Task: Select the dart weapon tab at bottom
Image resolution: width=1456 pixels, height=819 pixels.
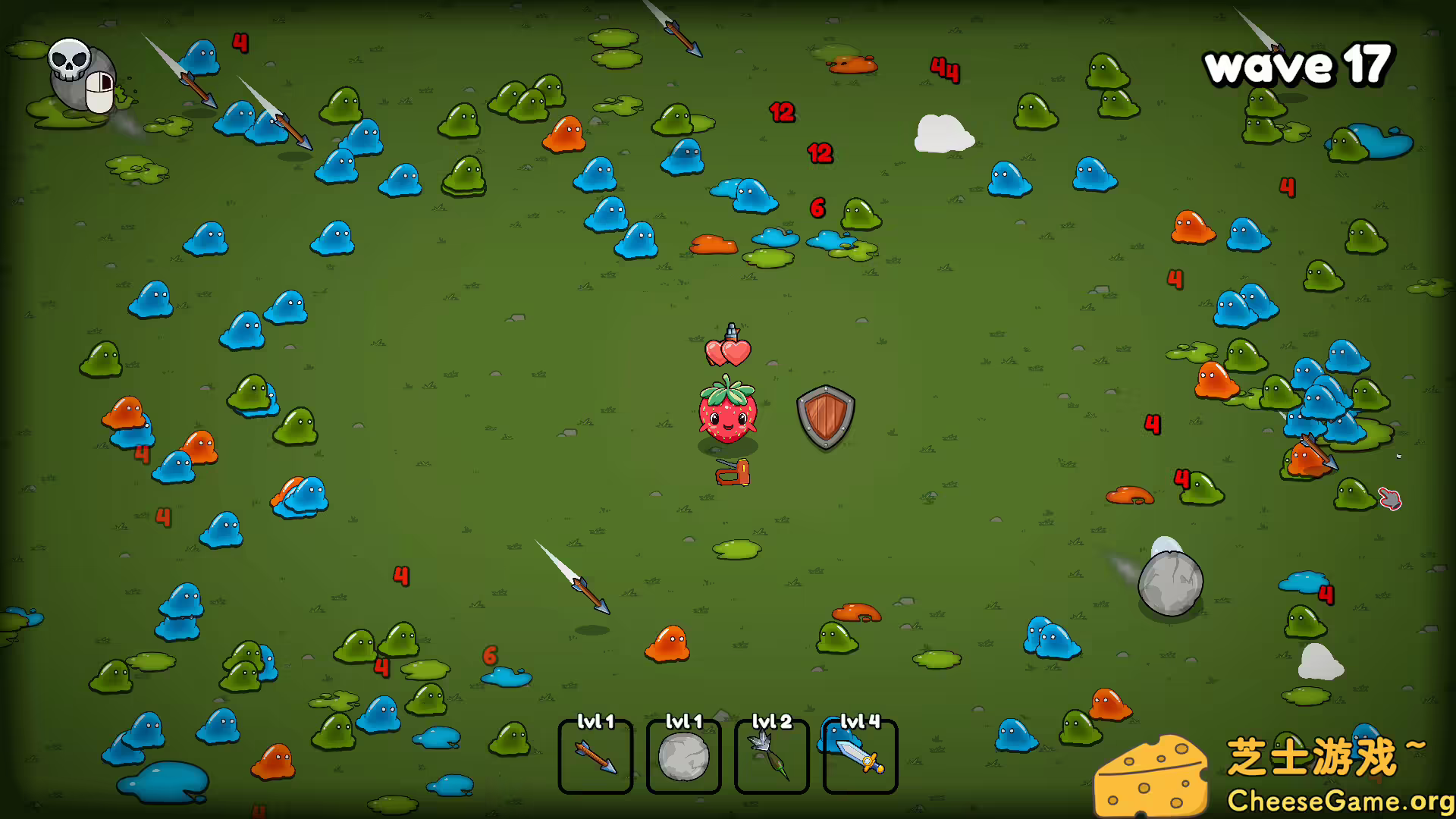Action: tap(770, 758)
